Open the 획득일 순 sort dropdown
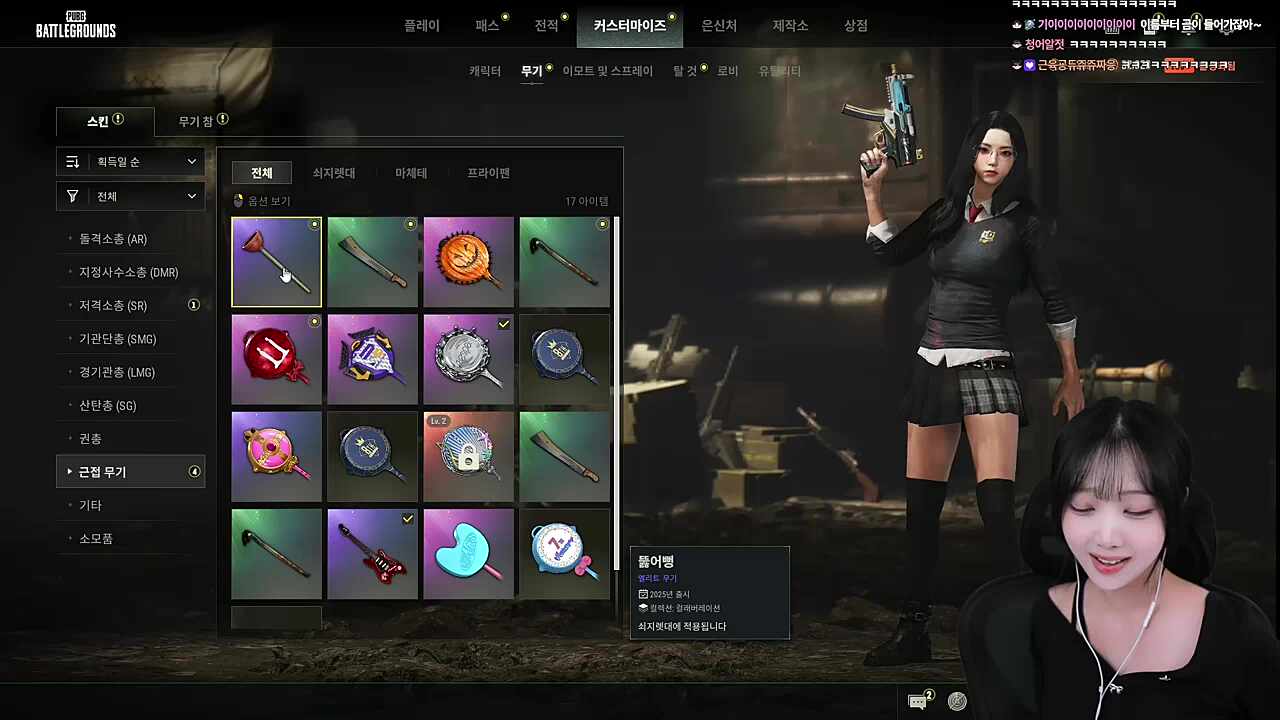Viewport: 1280px width, 720px height. (x=131, y=162)
